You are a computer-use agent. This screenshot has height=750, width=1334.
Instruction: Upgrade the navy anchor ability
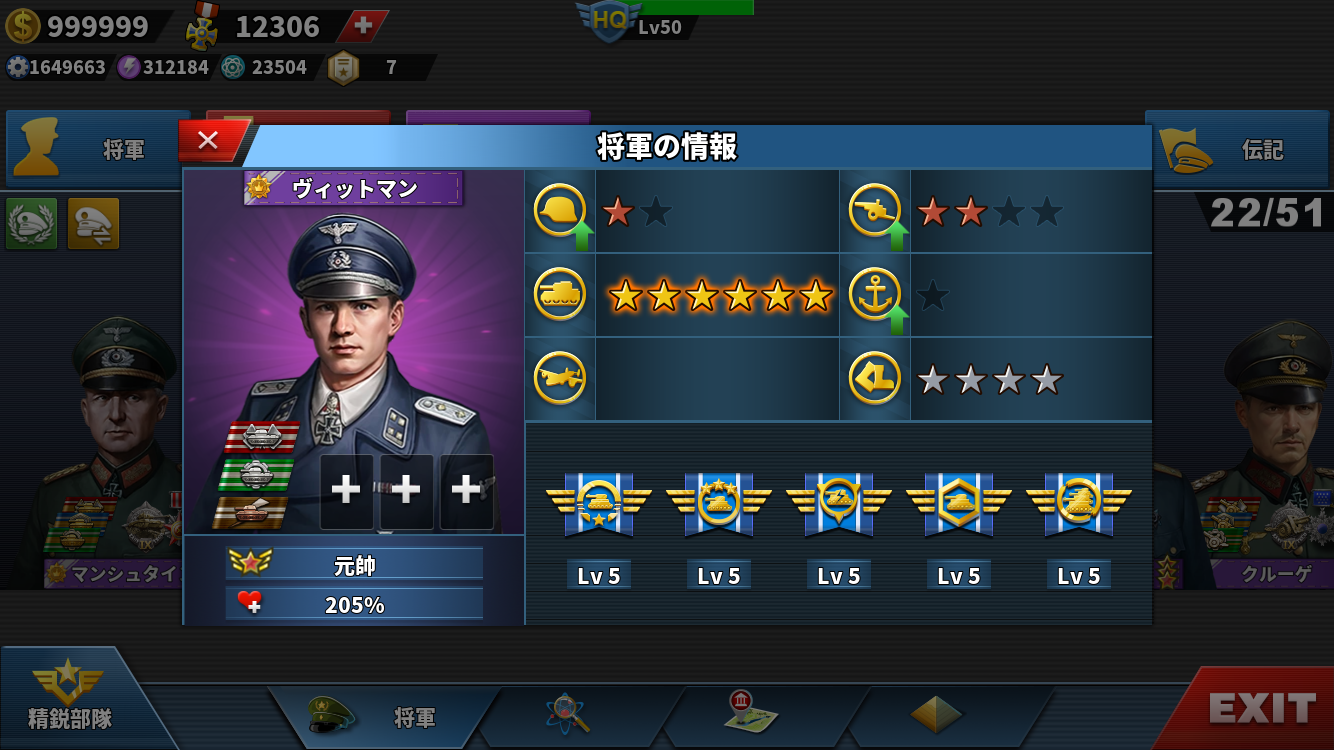point(876,296)
